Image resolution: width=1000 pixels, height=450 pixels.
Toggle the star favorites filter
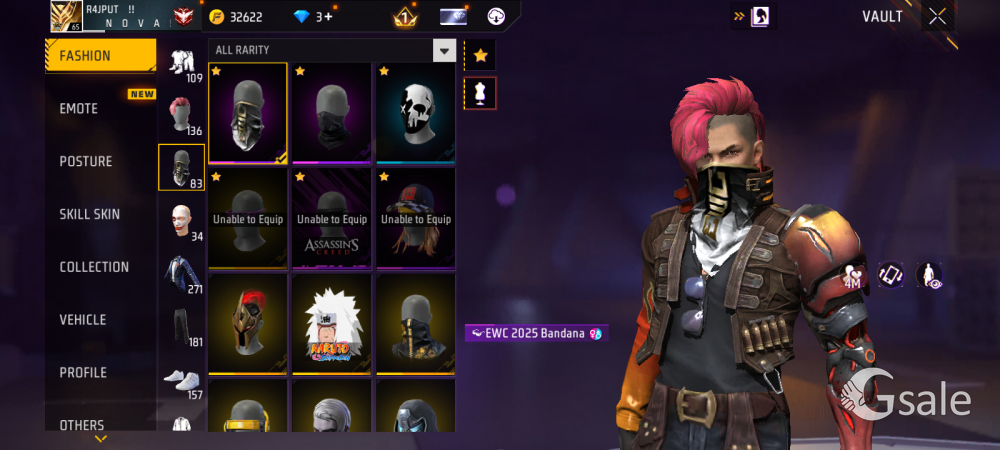coord(480,56)
